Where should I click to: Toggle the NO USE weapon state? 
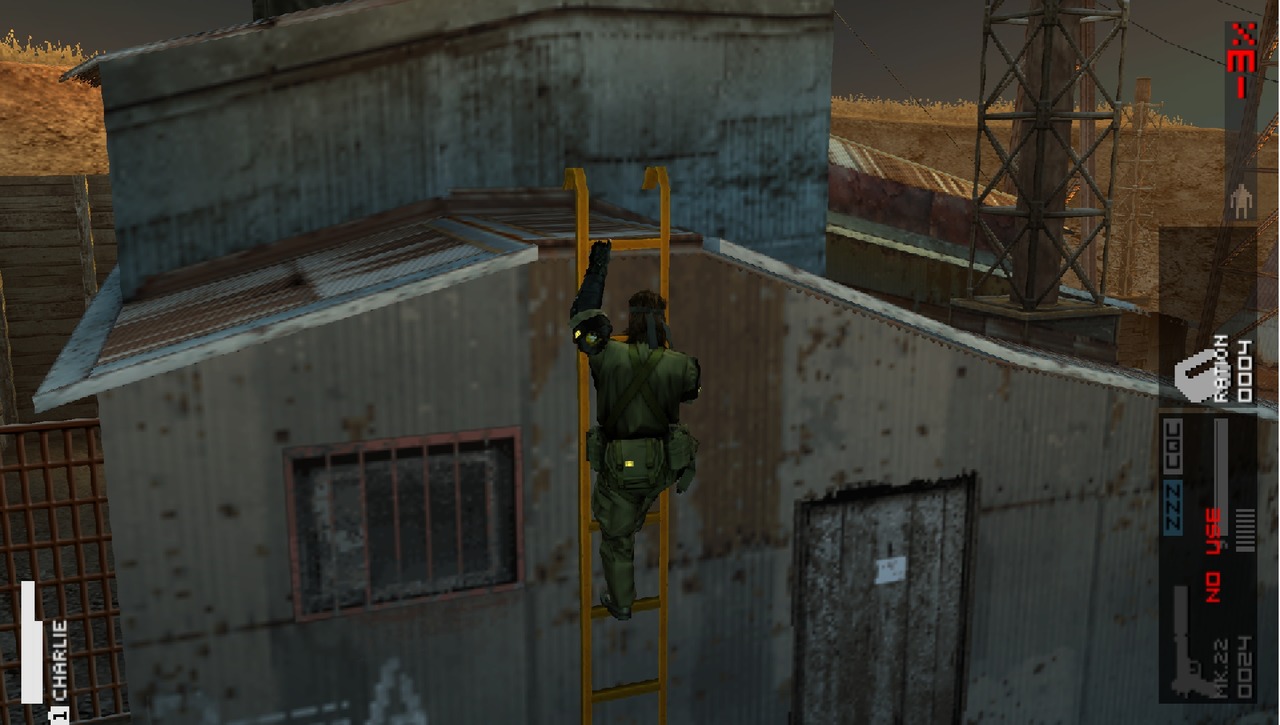[1211, 555]
